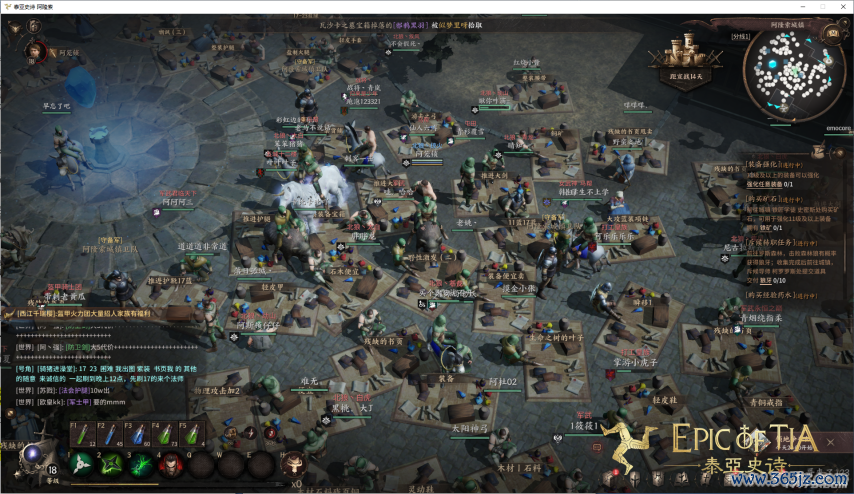The image size is (854, 494).
Task: Activate the red demon face skill
Action: (172, 463)
